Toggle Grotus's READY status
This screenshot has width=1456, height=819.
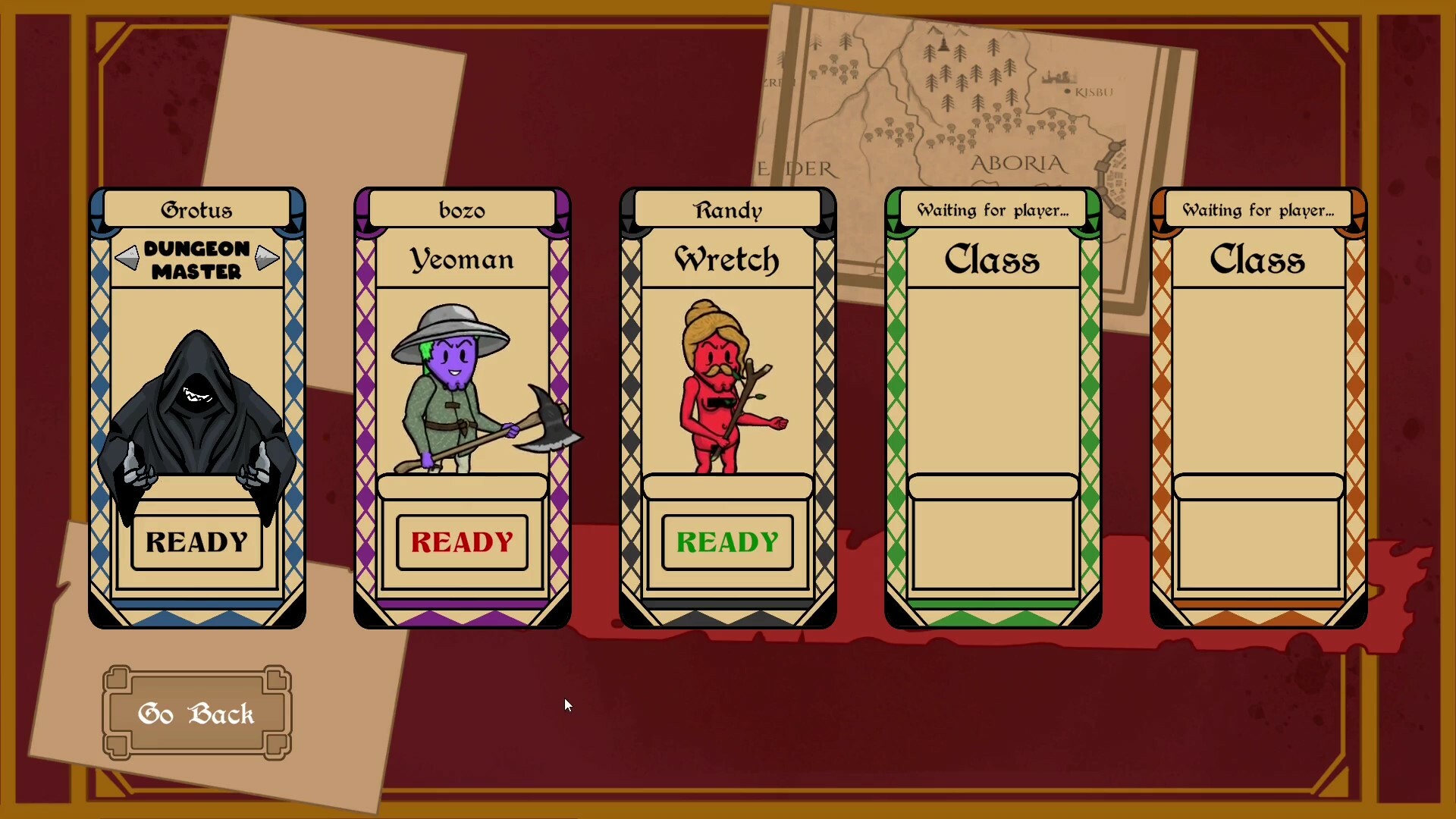(196, 542)
